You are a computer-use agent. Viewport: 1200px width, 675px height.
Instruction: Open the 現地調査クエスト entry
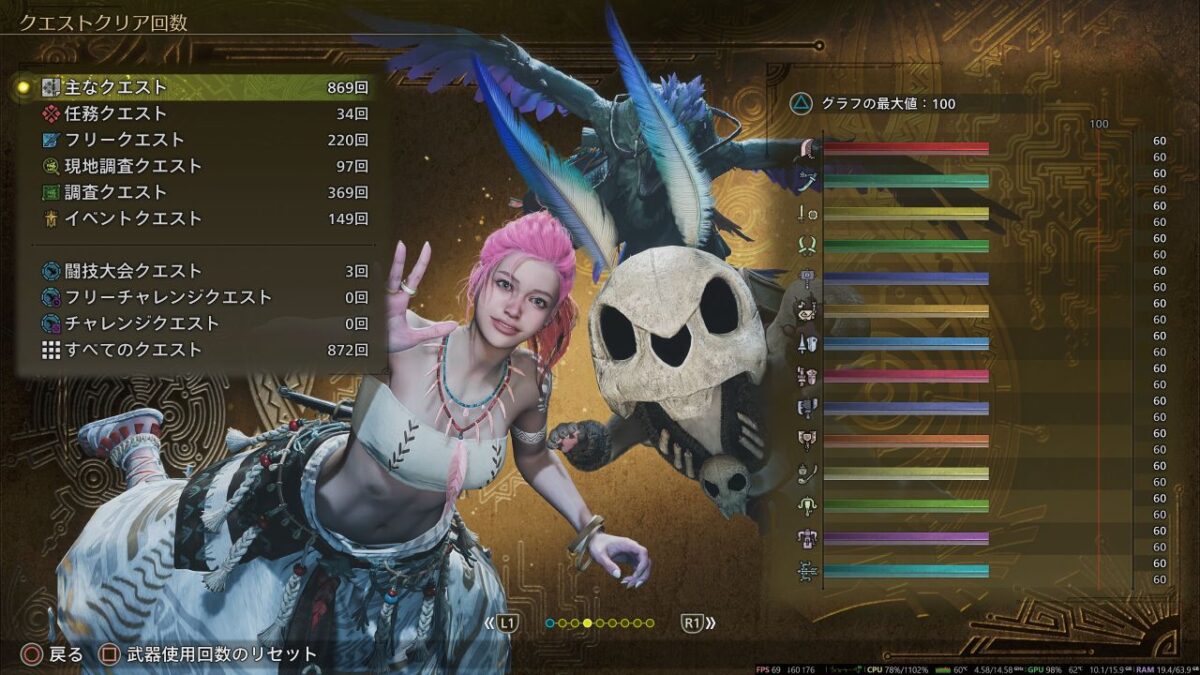pyautogui.click(x=200, y=166)
